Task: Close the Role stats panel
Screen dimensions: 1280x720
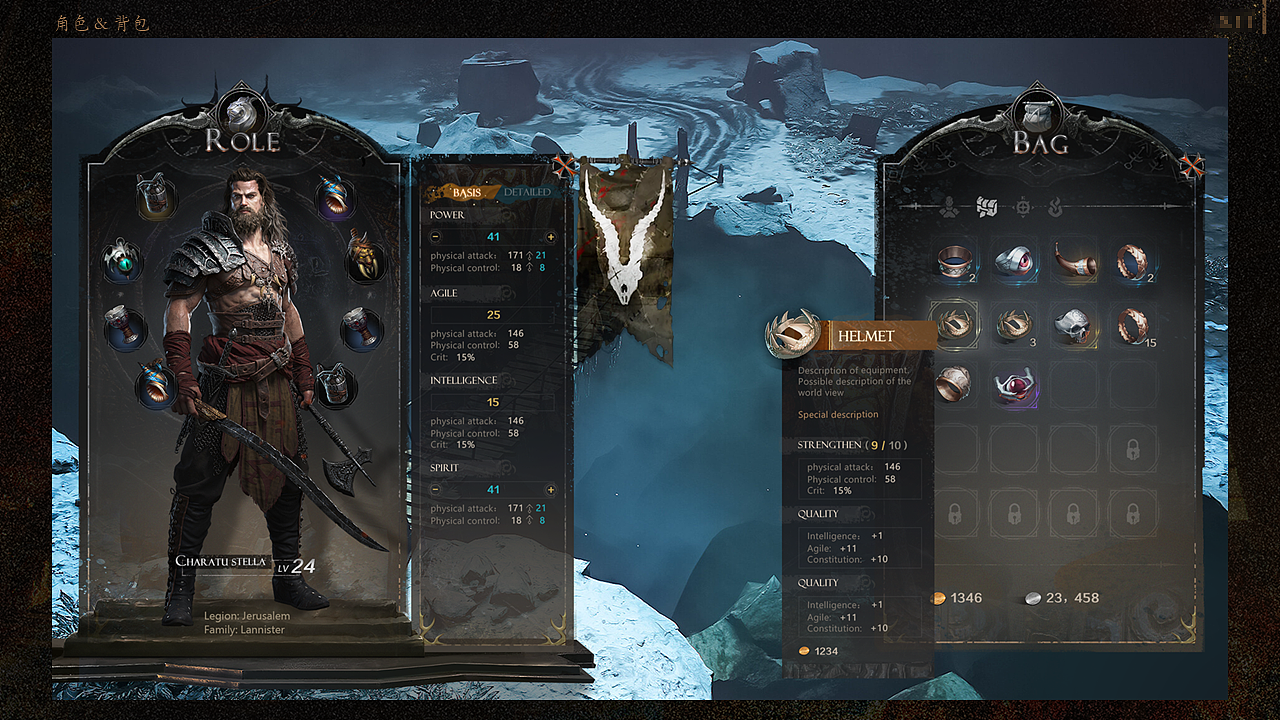Action: [565, 166]
